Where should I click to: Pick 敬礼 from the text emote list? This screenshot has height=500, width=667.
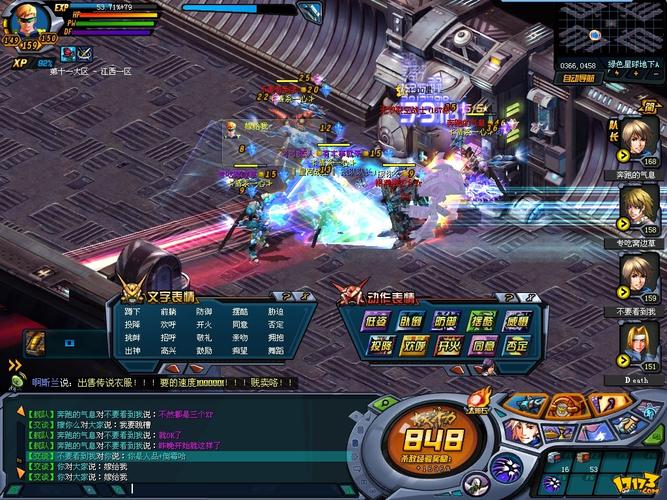point(204,338)
